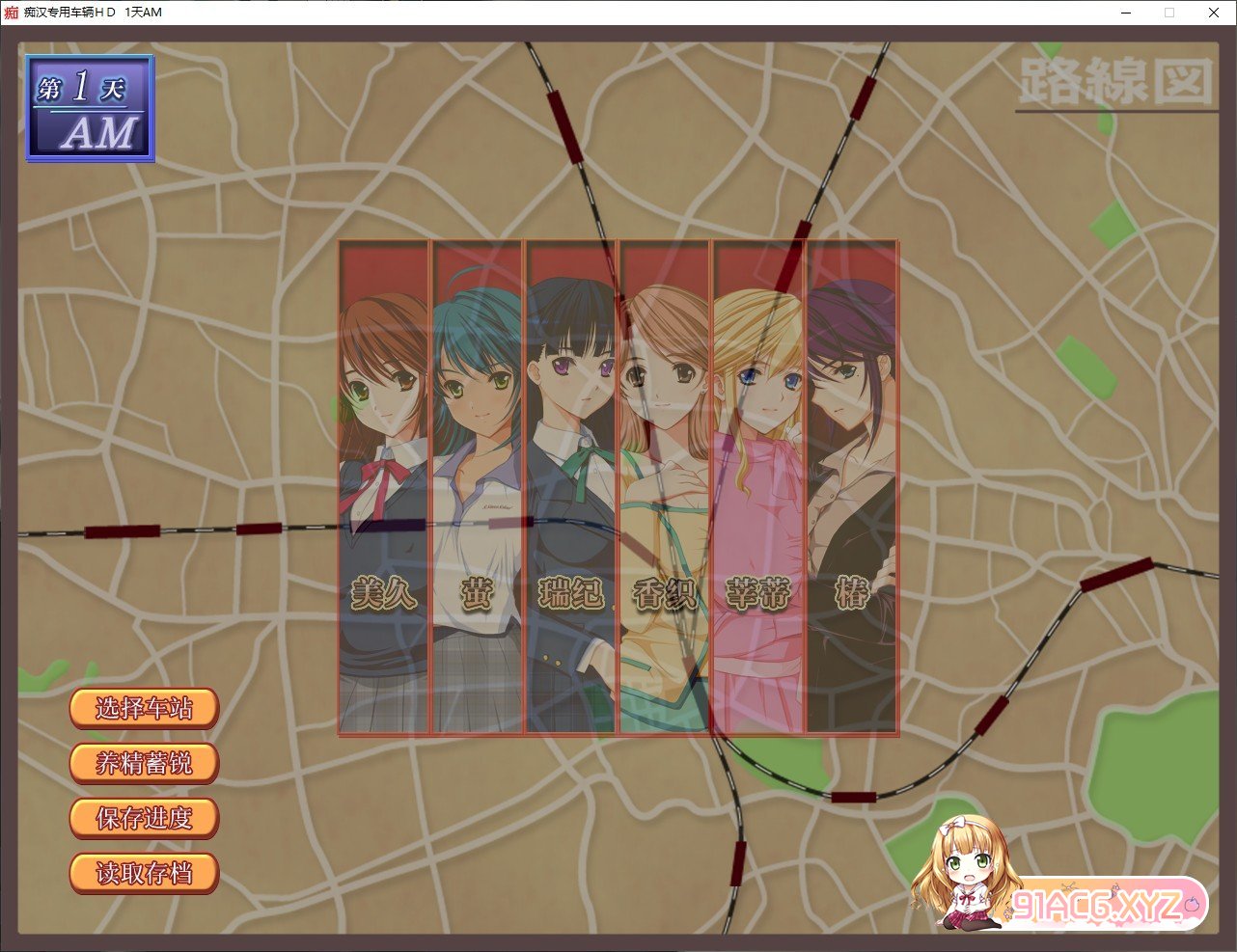The width and height of the screenshot is (1237, 952).
Task: Select the 美久 character panel
Action: [384, 487]
